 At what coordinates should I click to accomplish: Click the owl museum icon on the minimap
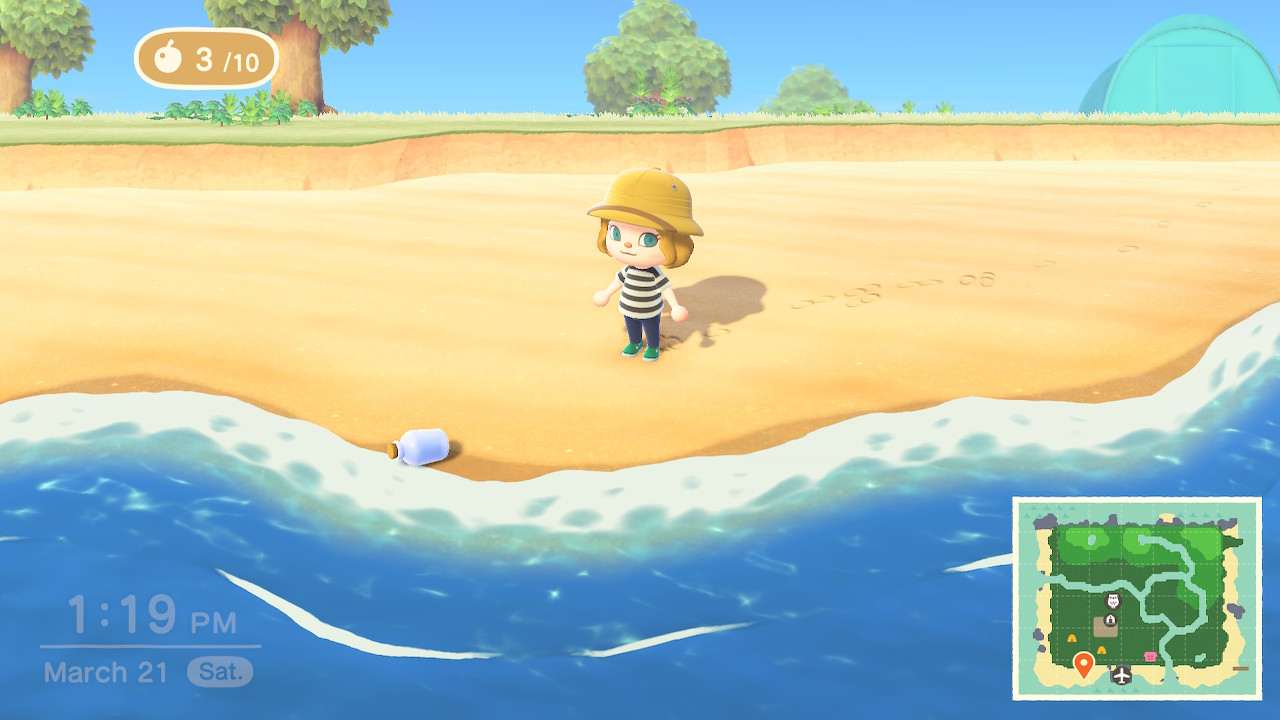pos(1112,600)
